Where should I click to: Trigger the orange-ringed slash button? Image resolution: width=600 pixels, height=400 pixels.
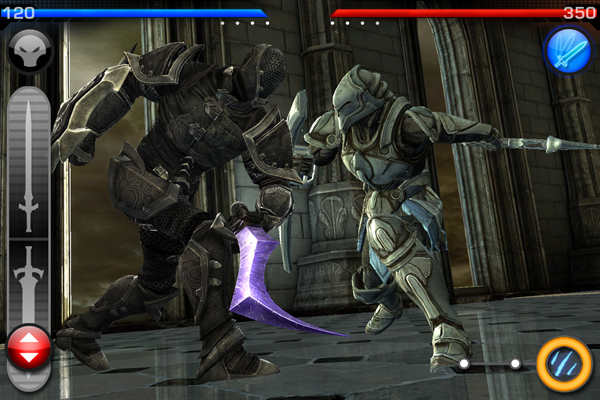(563, 363)
